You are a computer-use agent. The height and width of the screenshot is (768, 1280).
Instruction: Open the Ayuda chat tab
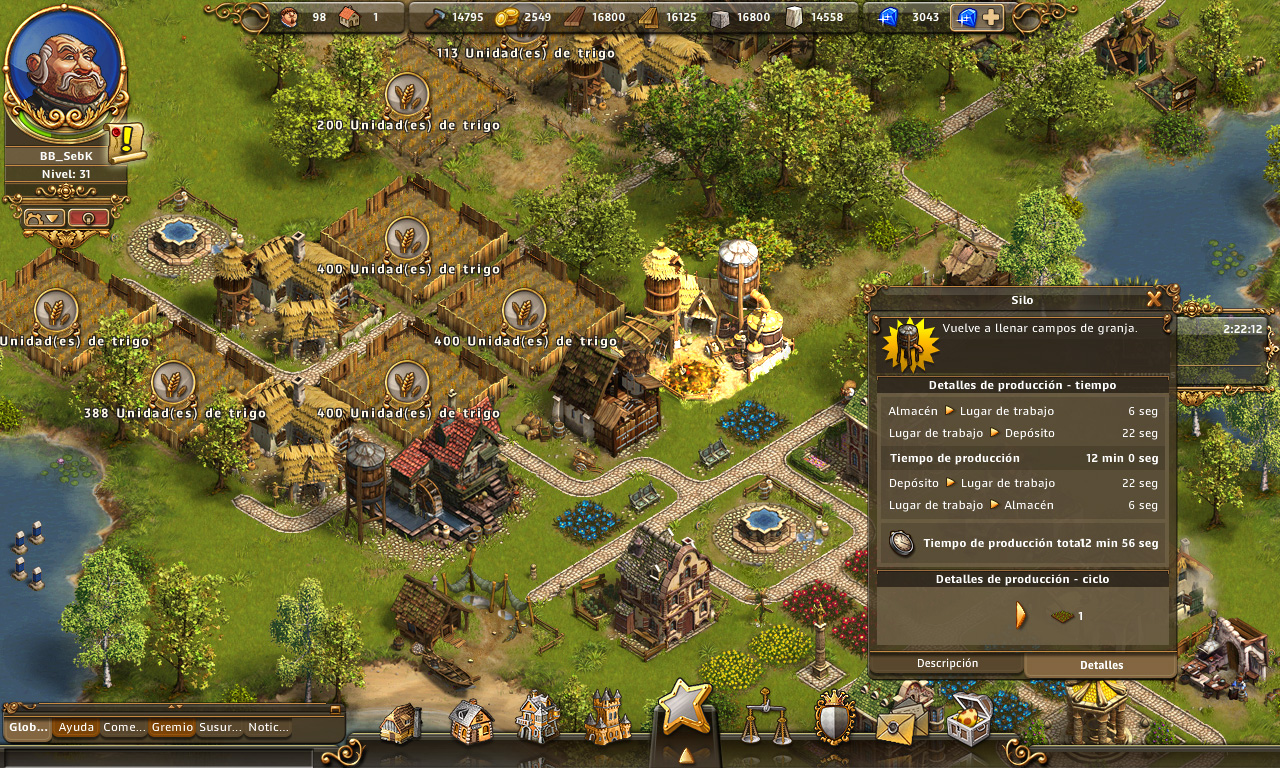pos(76,728)
